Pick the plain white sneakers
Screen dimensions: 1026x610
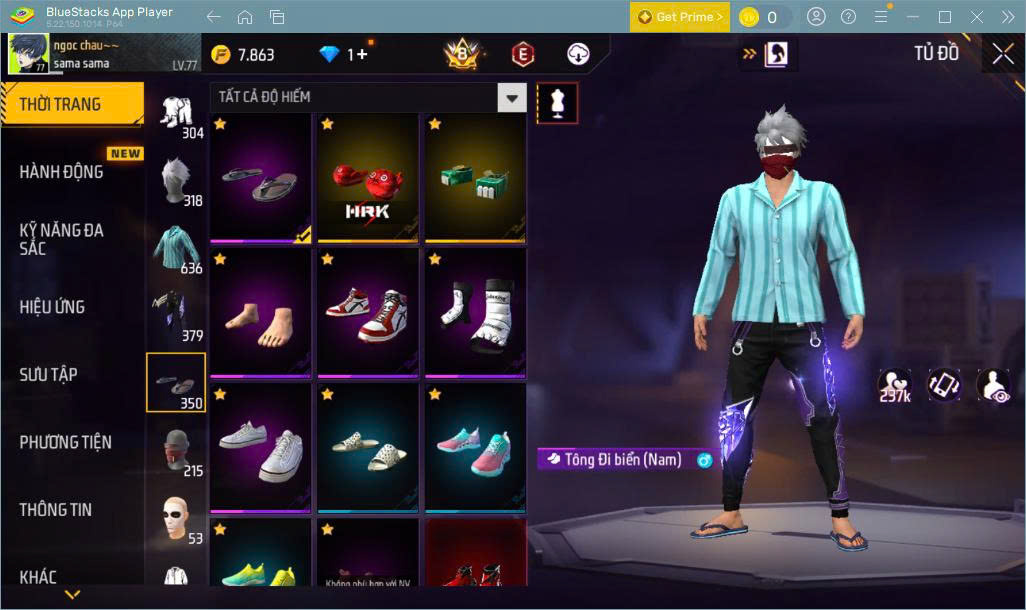260,445
